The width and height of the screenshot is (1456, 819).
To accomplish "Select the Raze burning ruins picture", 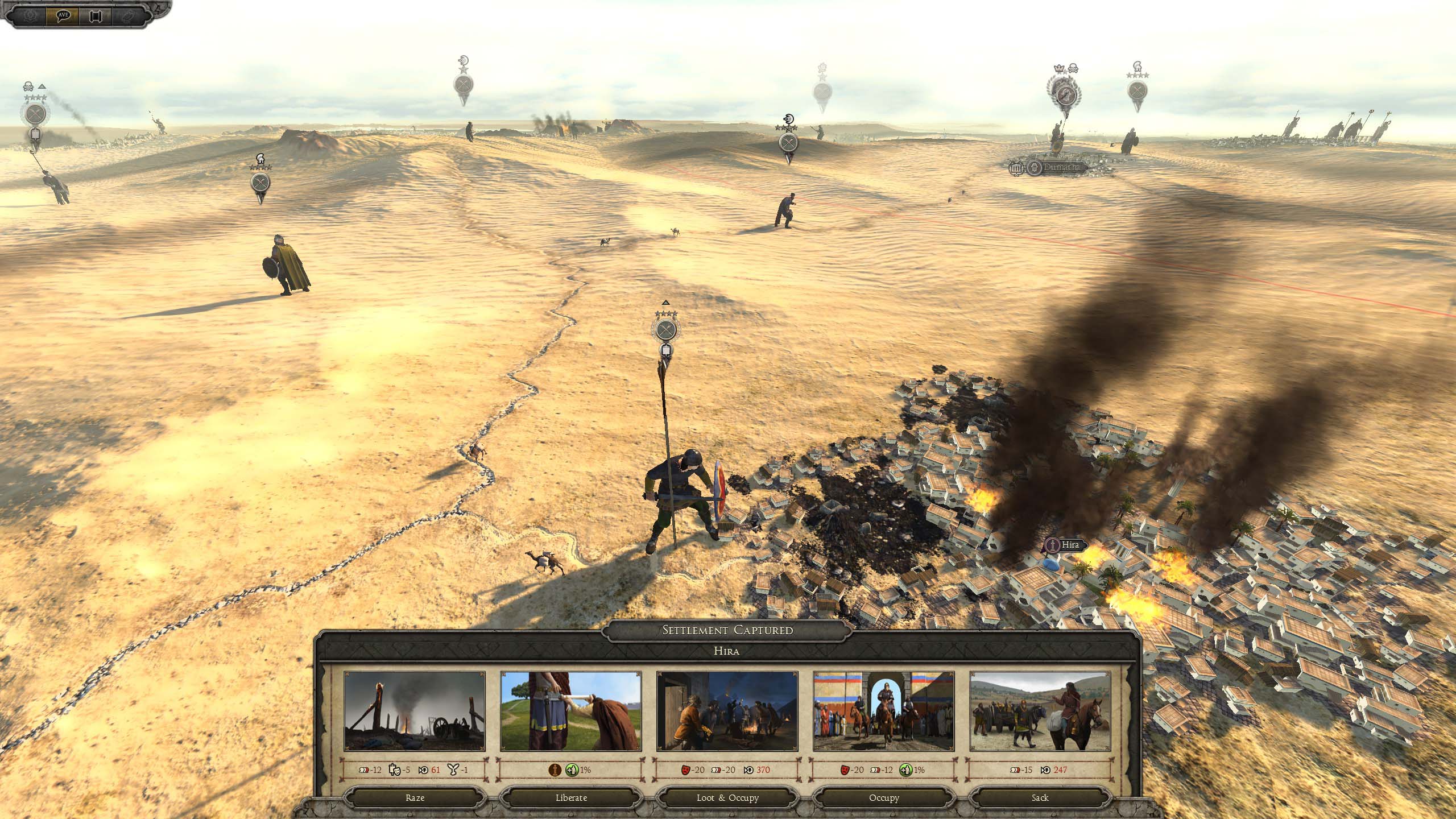I will (x=415, y=712).
